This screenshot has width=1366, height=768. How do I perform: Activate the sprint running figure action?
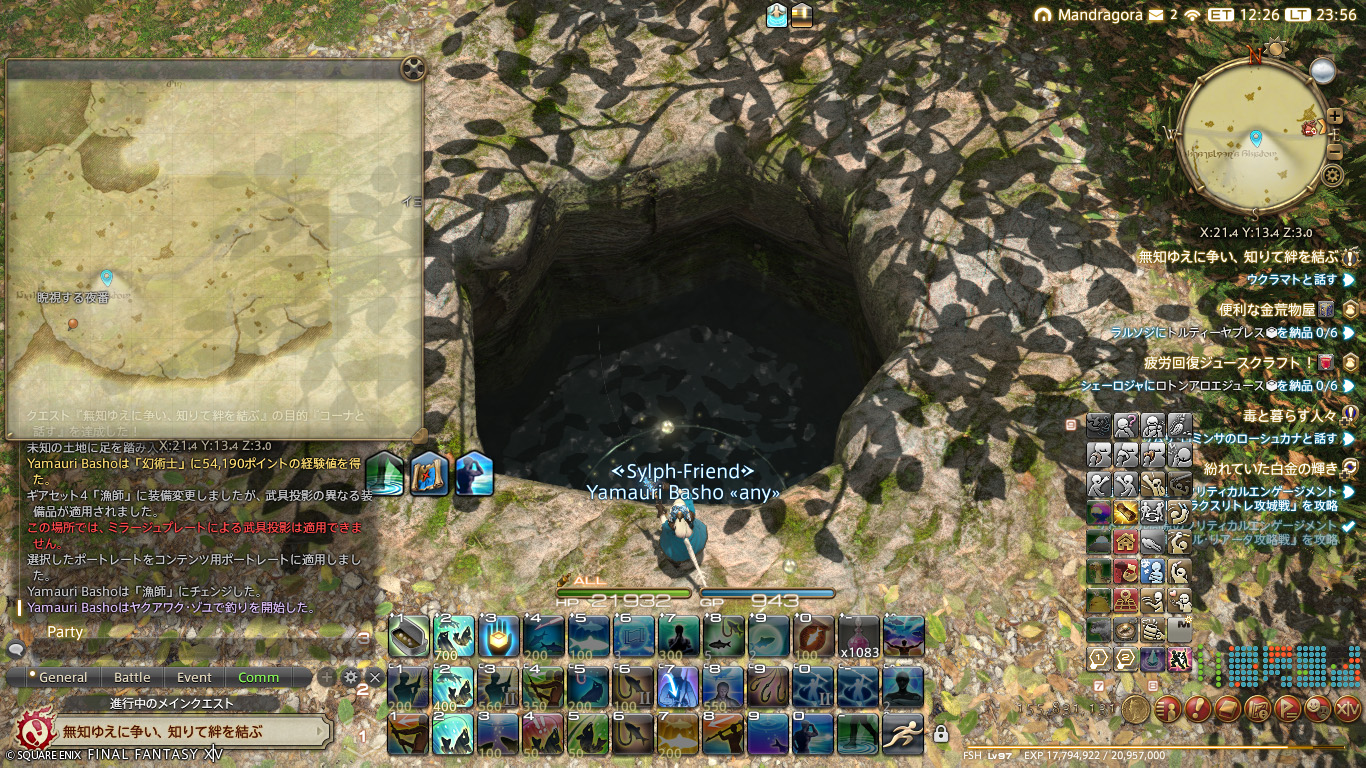tap(903, 734)
